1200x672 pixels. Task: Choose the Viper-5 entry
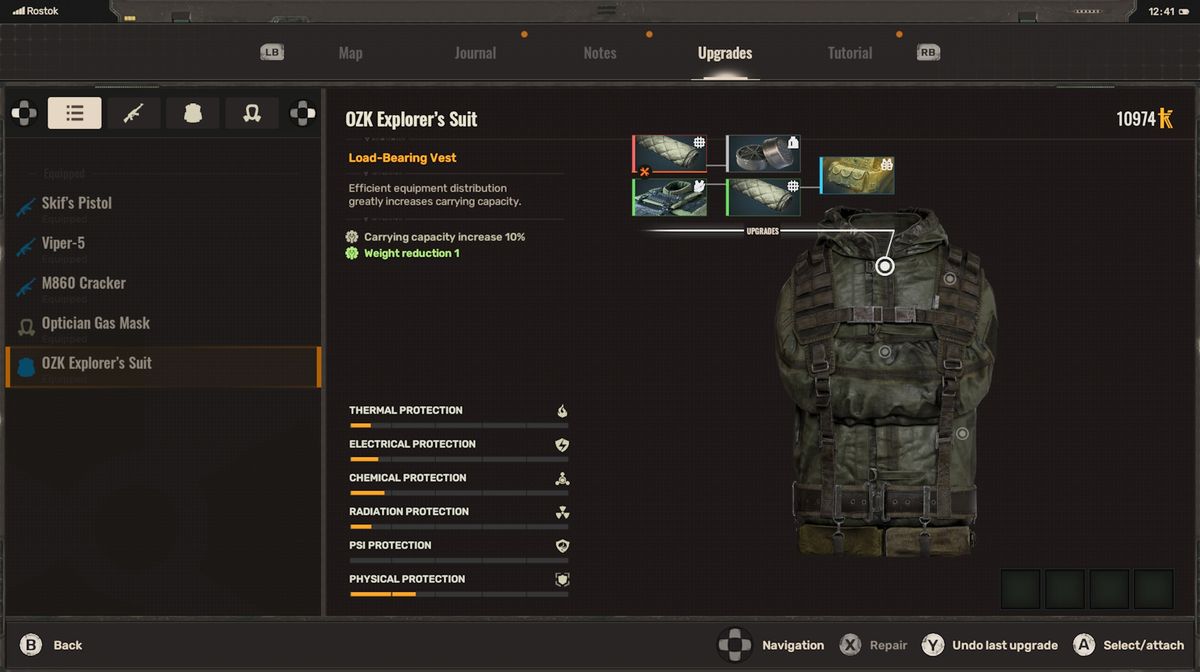pos(64,243)
